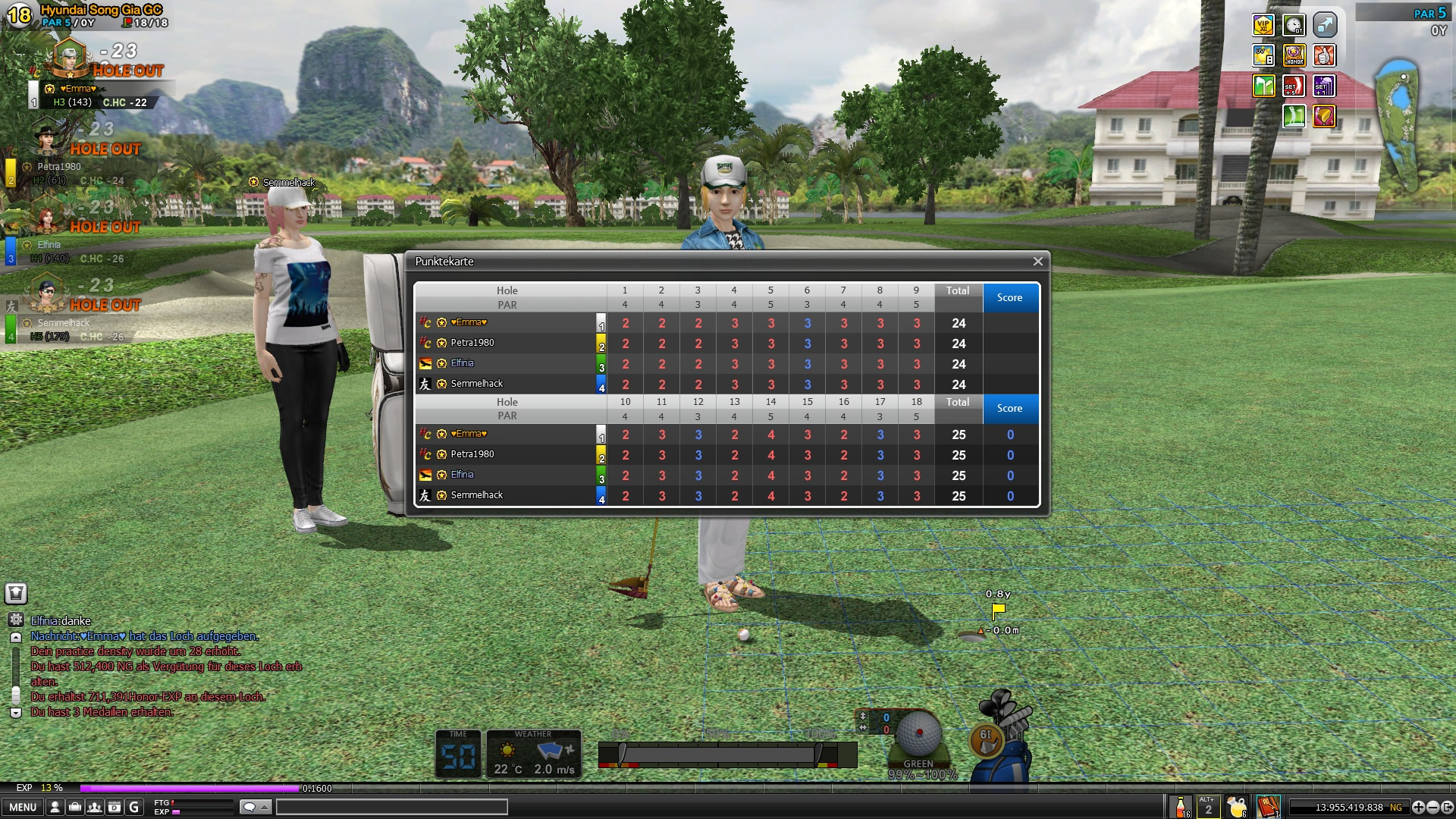Screen dimensions: 1456x819
Task: Open the character profile icon
Action: [x=55, y=808]
